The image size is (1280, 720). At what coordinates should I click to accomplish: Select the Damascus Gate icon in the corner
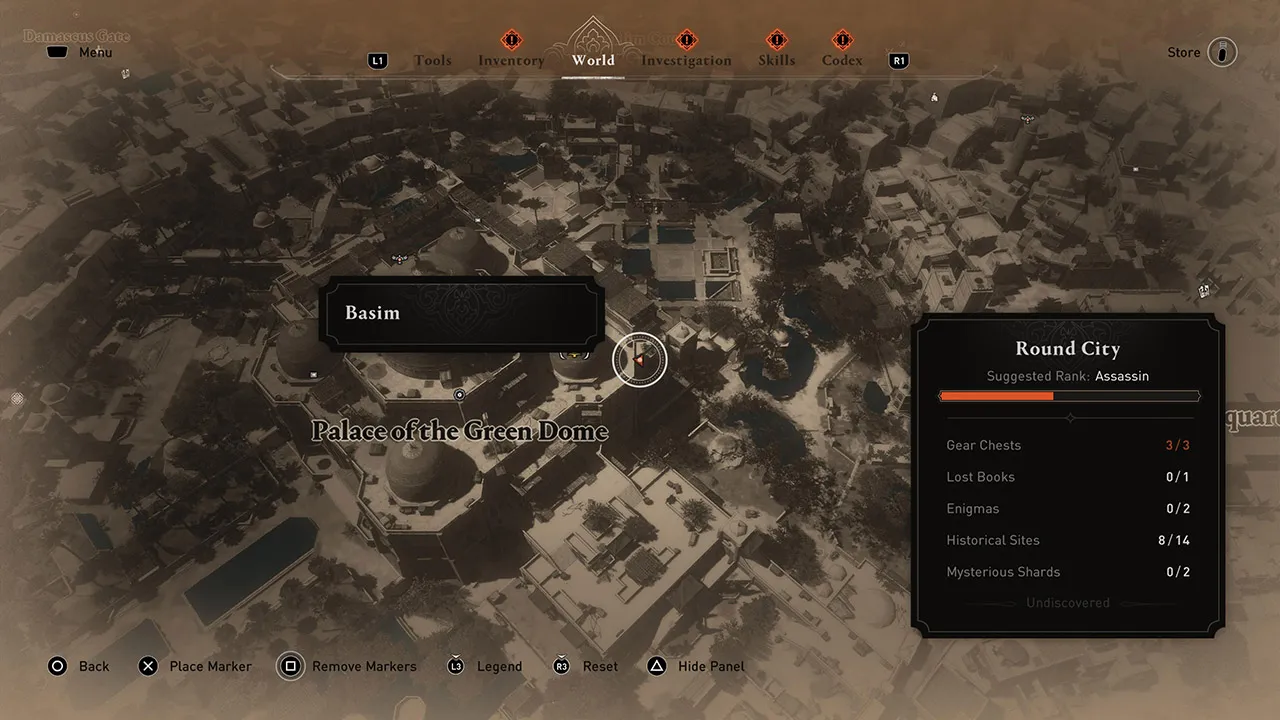76,36
